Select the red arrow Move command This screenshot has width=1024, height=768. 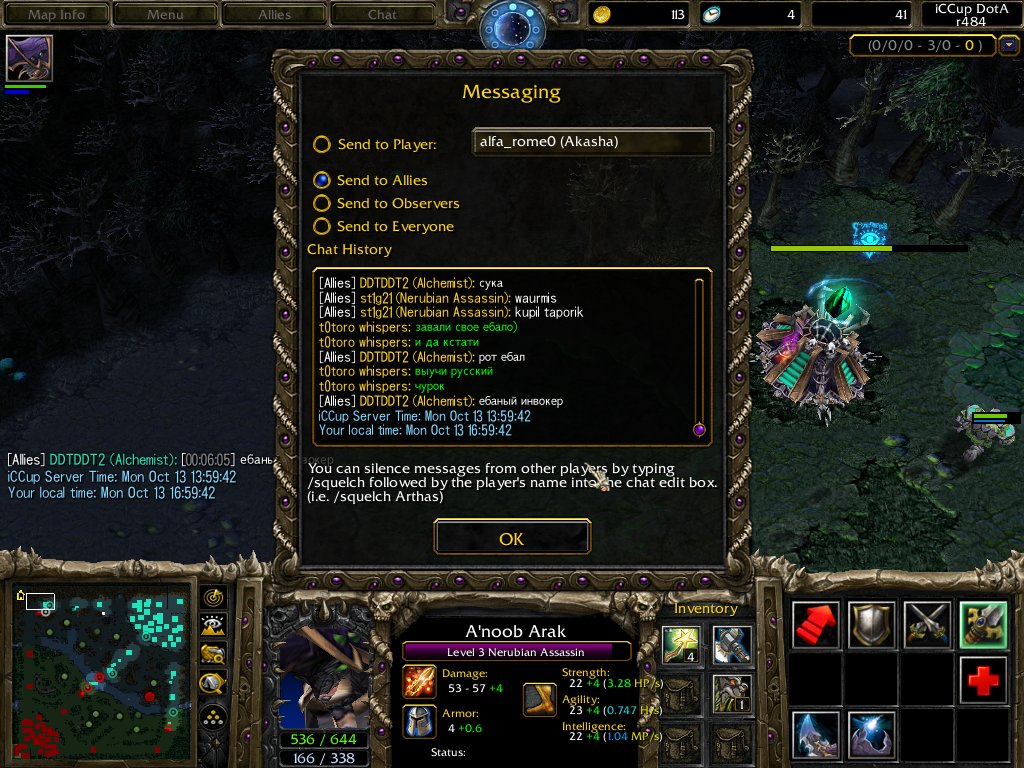click(x=816, y=625)
